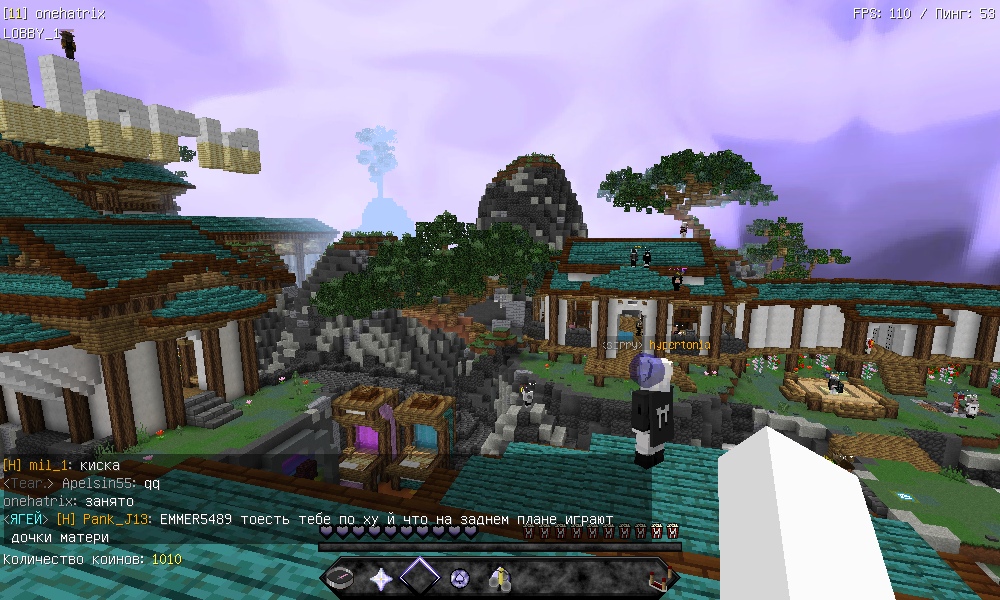
Task: Click the diamond-highlighted selected hotbar slot
Action: pyautogui.click(x=420, y=577)
